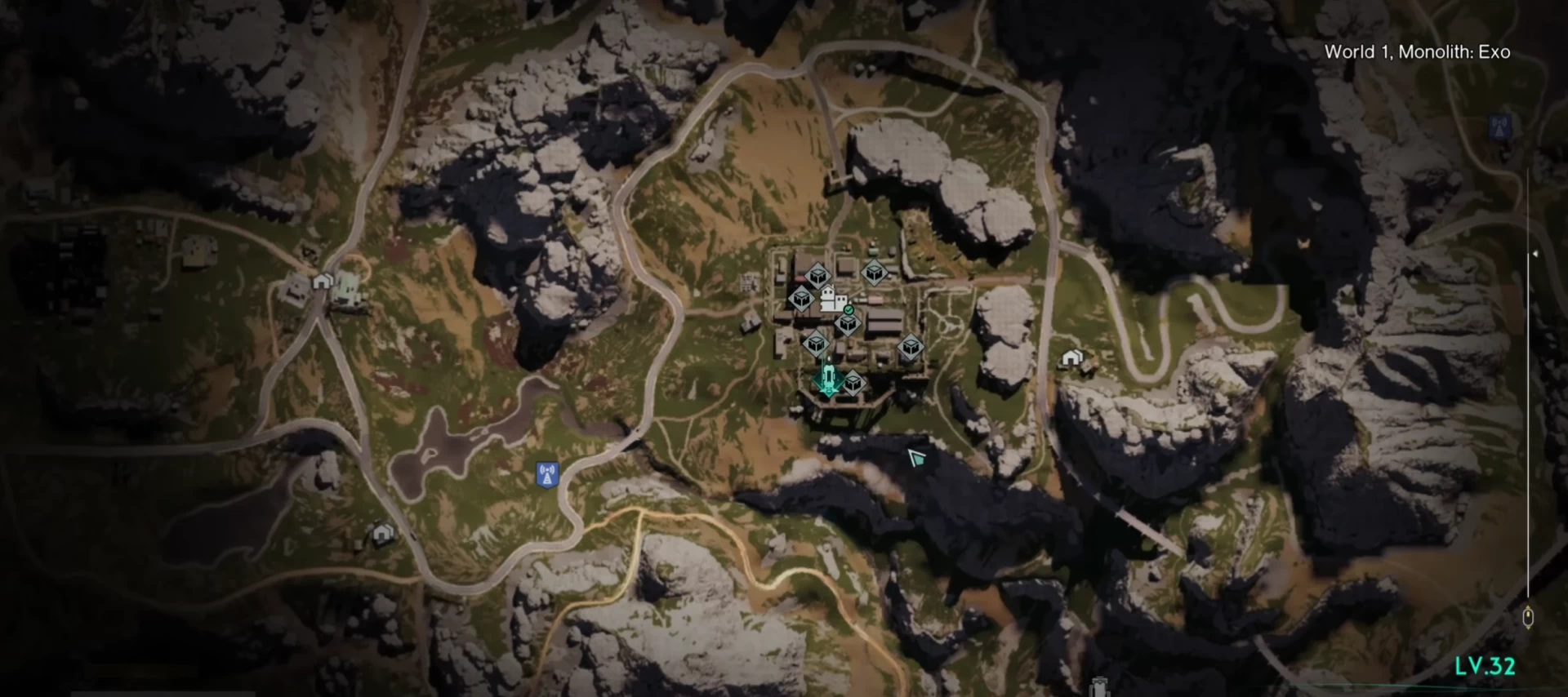Click the mouse icon below the zoom slider
The image size is (1568, 697).
click(1528, 617)
